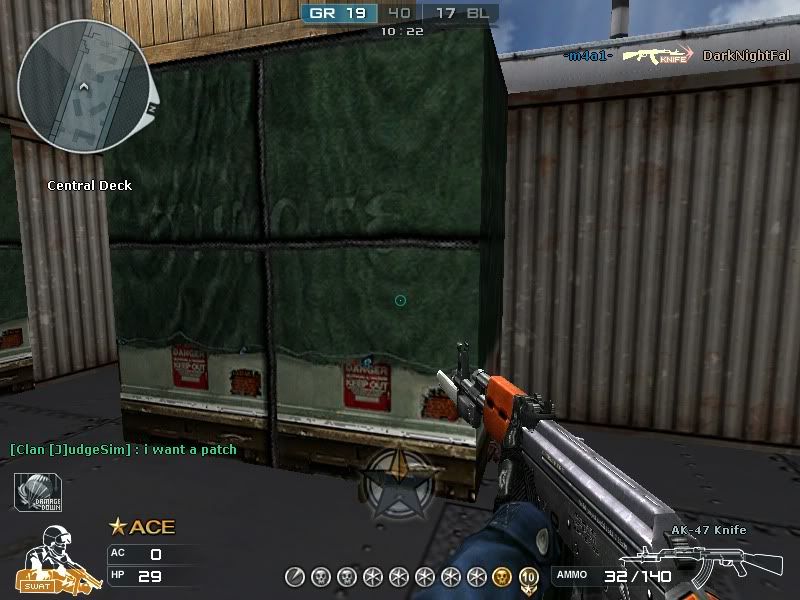800x600 pixels.
Task: Select the Damage Down parachute icon
Action: [x=38, y=492]
